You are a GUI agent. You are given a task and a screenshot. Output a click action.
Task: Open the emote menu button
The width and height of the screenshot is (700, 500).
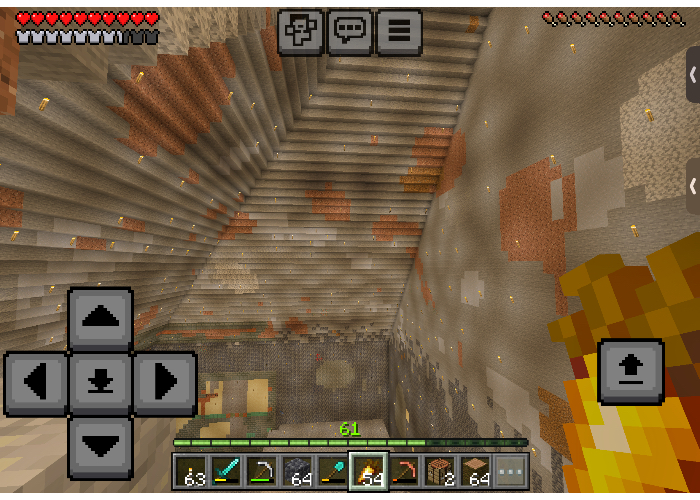300,31
